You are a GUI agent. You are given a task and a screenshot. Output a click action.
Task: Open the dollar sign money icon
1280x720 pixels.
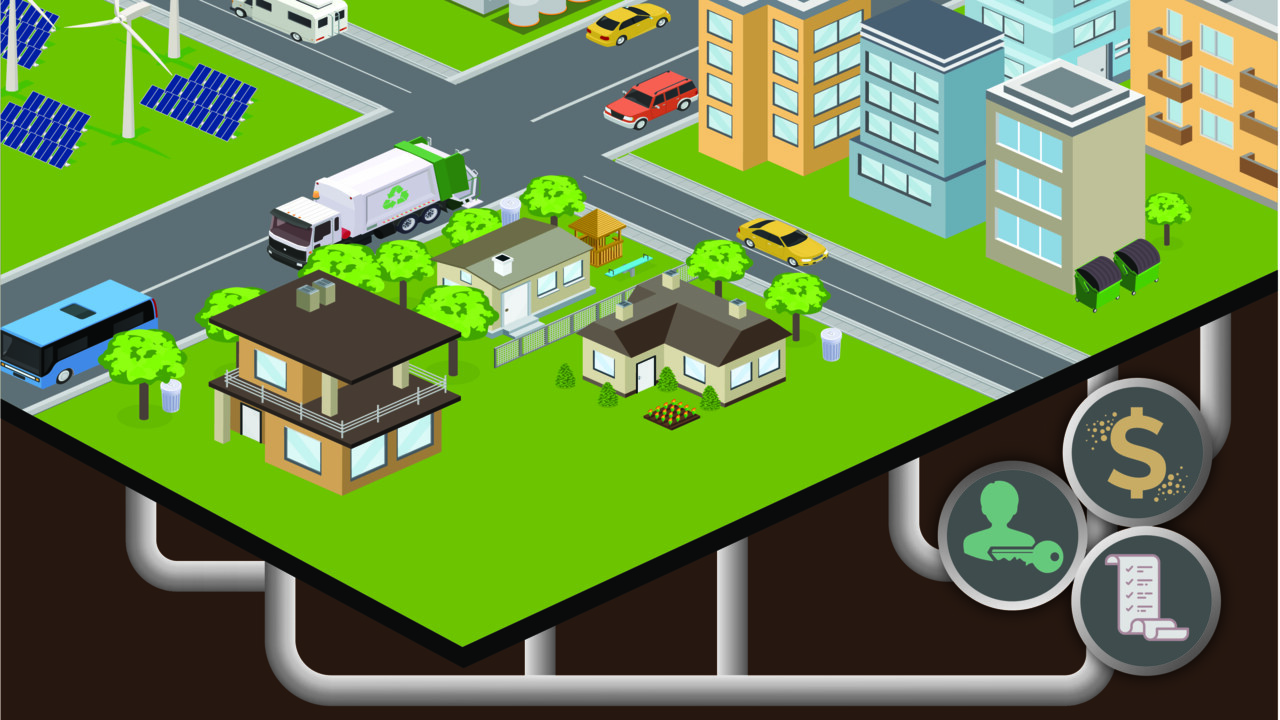point(1137,452)
